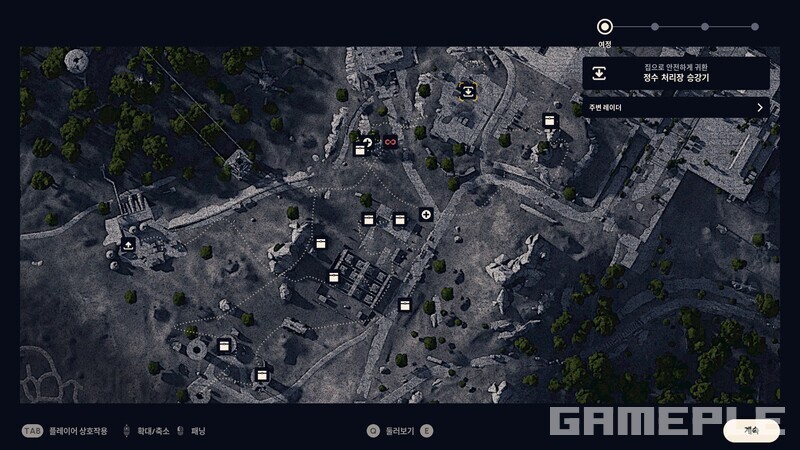Select the 여정 step at the top
The width and height of the screenshot is (800, 450).
coord(604,27)
